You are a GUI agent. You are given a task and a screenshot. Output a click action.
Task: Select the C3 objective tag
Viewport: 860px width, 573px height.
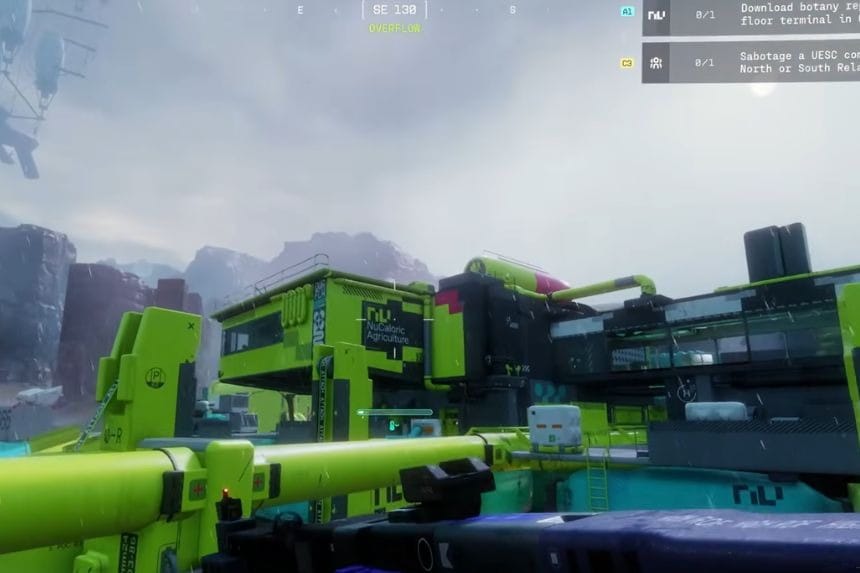point(627,63)
